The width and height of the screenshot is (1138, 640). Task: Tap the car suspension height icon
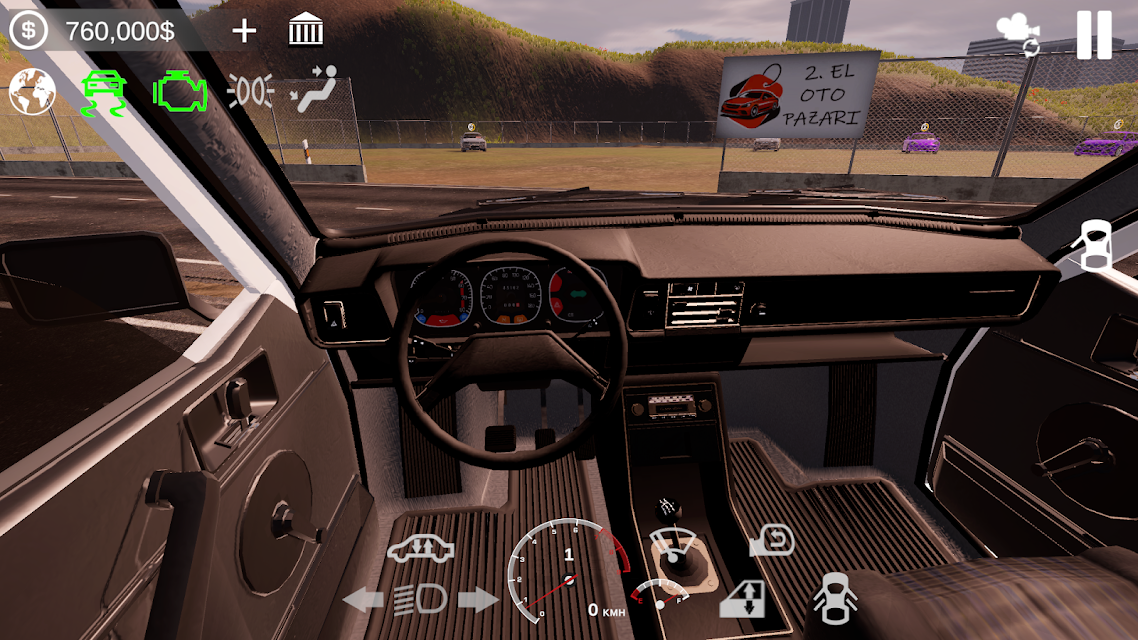(421, 550)
